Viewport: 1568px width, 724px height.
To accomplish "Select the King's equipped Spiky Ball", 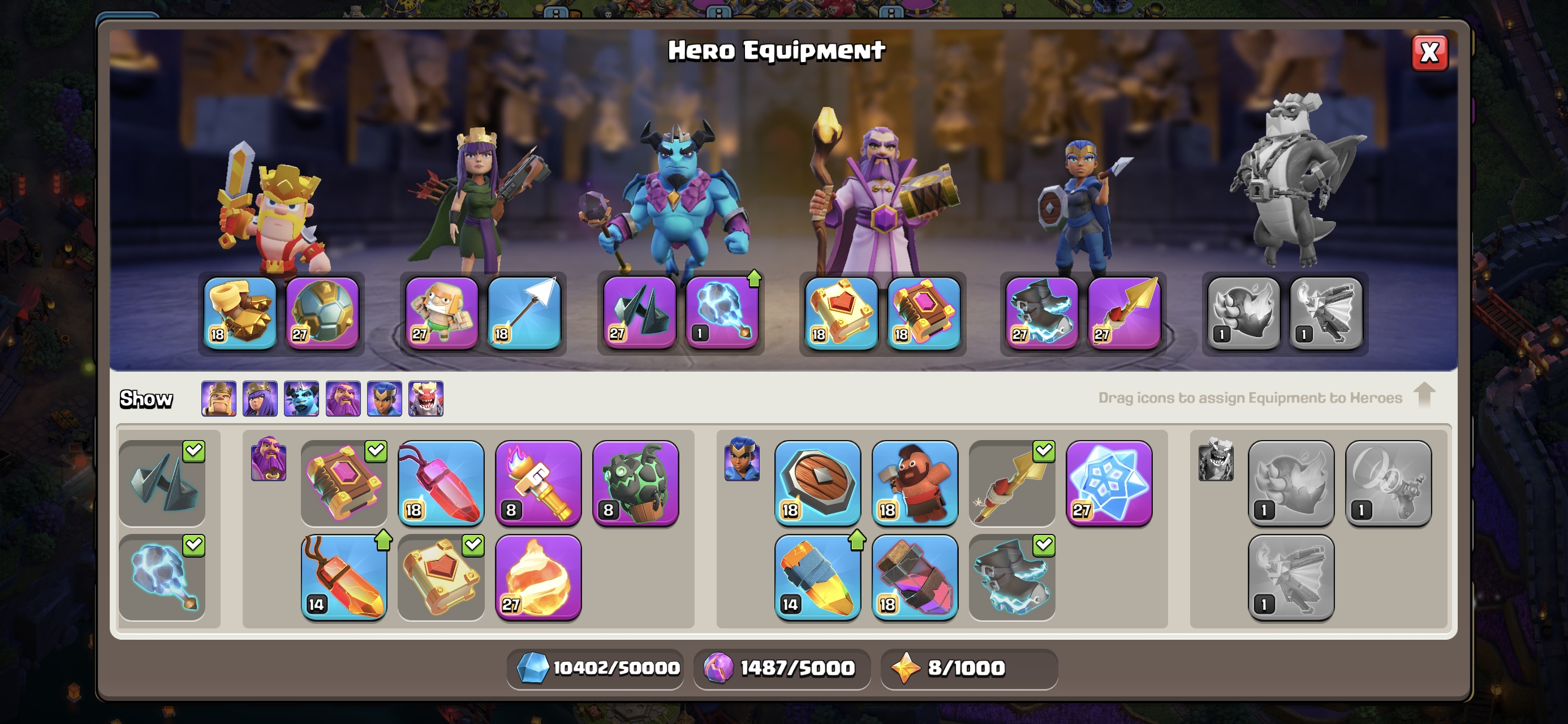I will pyautogui.click(x=322, y=313).
